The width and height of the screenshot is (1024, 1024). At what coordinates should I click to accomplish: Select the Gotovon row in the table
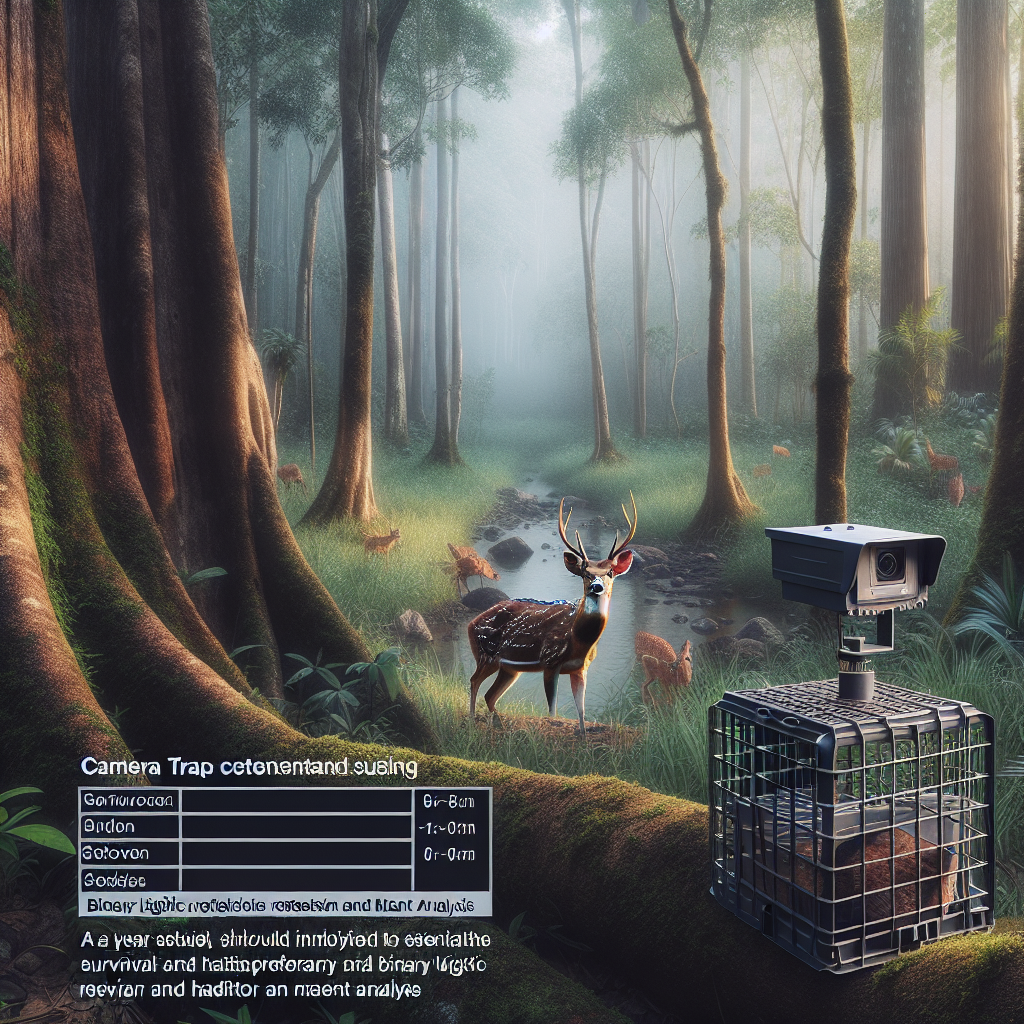click(284, 853)
